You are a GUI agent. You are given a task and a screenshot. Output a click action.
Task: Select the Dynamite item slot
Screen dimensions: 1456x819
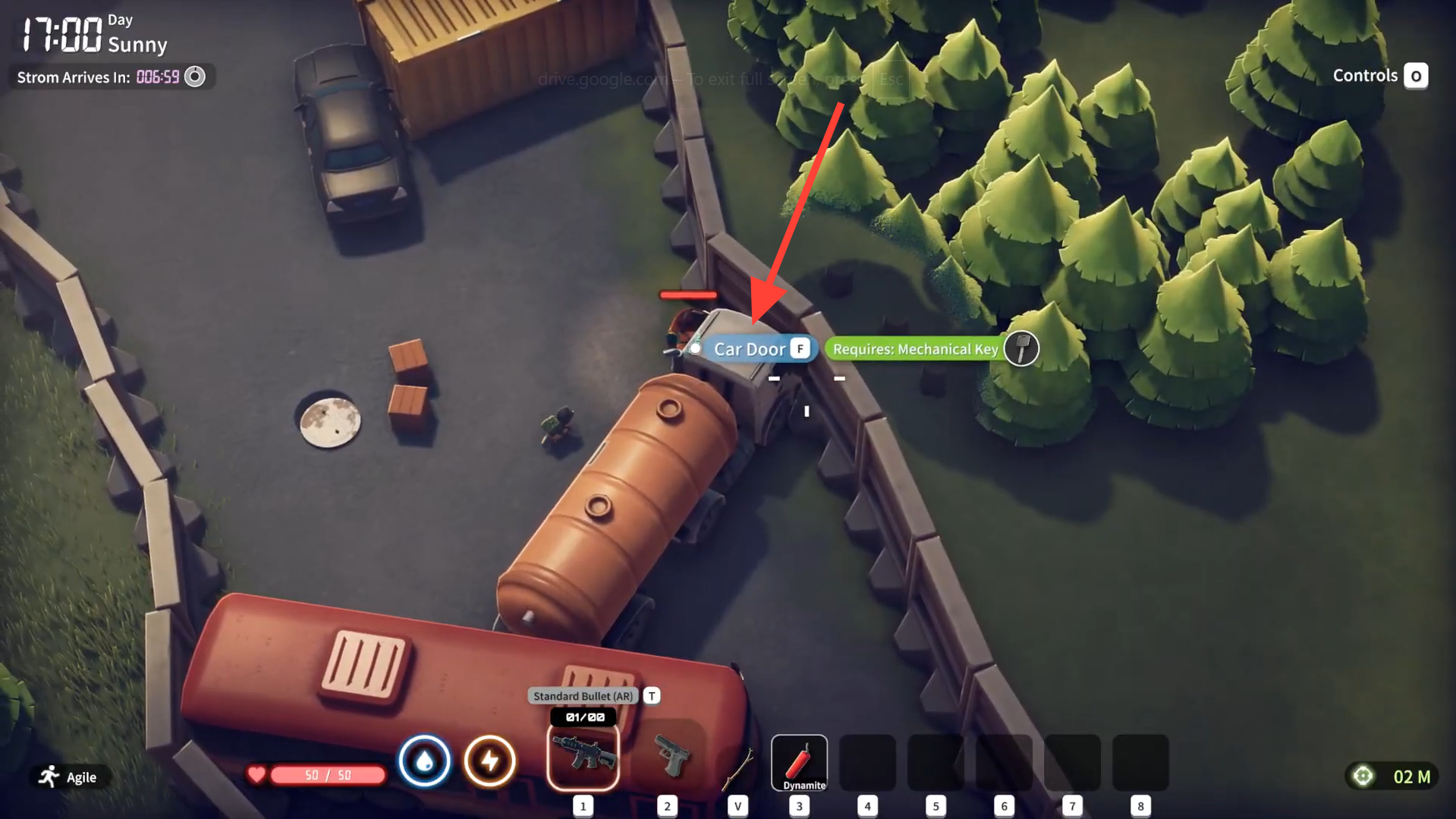click(x=799, y=762)
